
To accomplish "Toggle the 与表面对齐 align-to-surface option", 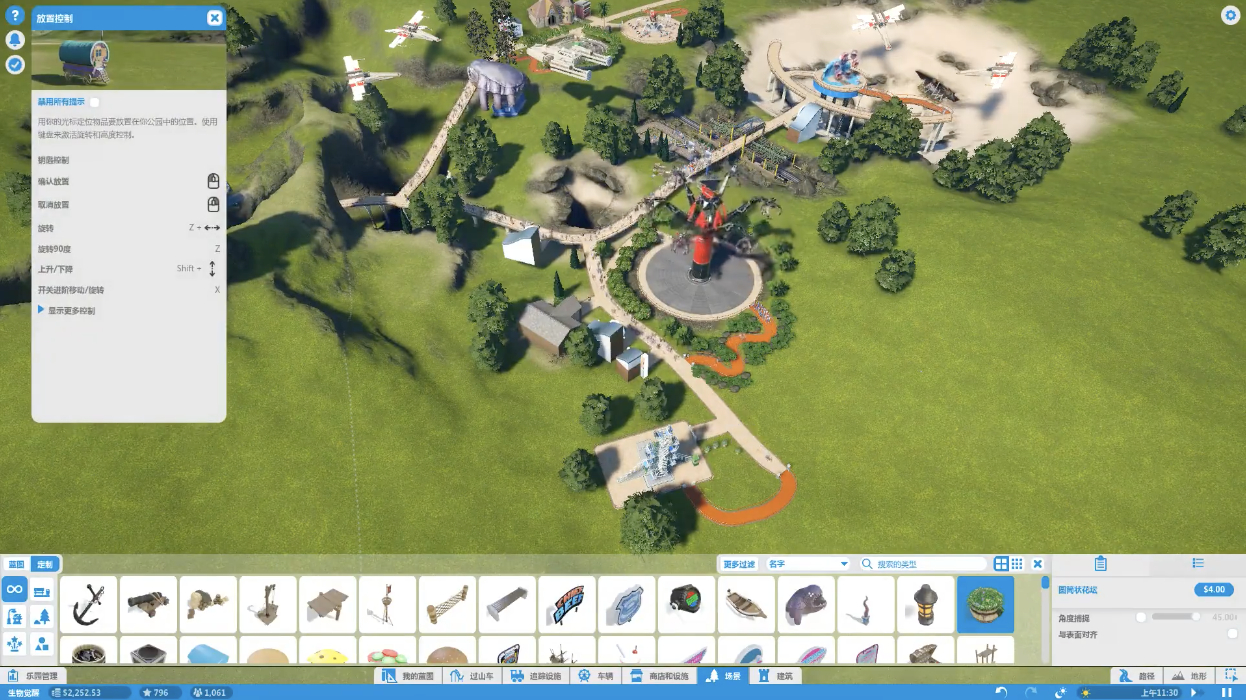I will point(1232,634).
